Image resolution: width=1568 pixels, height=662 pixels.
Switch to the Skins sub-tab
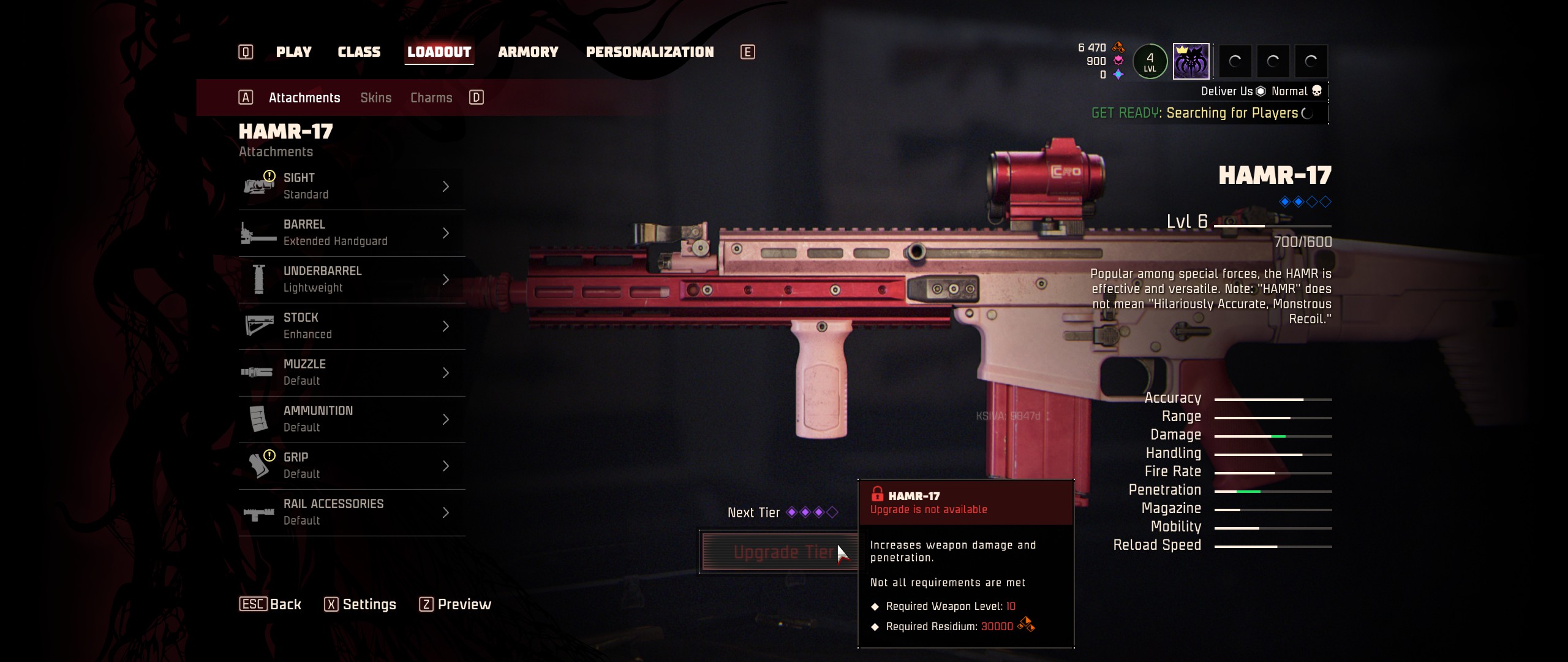click(x=375, y=98)
